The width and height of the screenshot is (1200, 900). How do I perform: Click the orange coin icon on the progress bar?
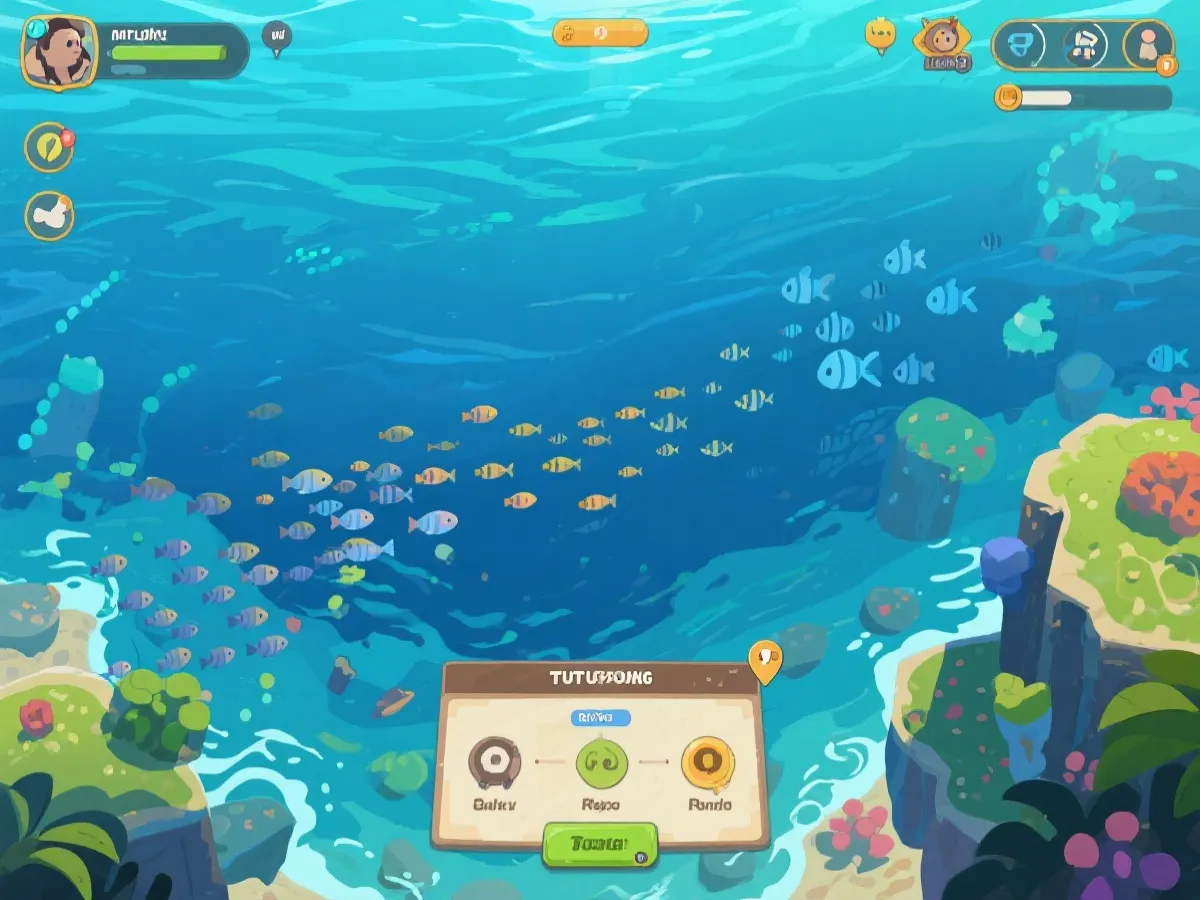coord(1008,97)
